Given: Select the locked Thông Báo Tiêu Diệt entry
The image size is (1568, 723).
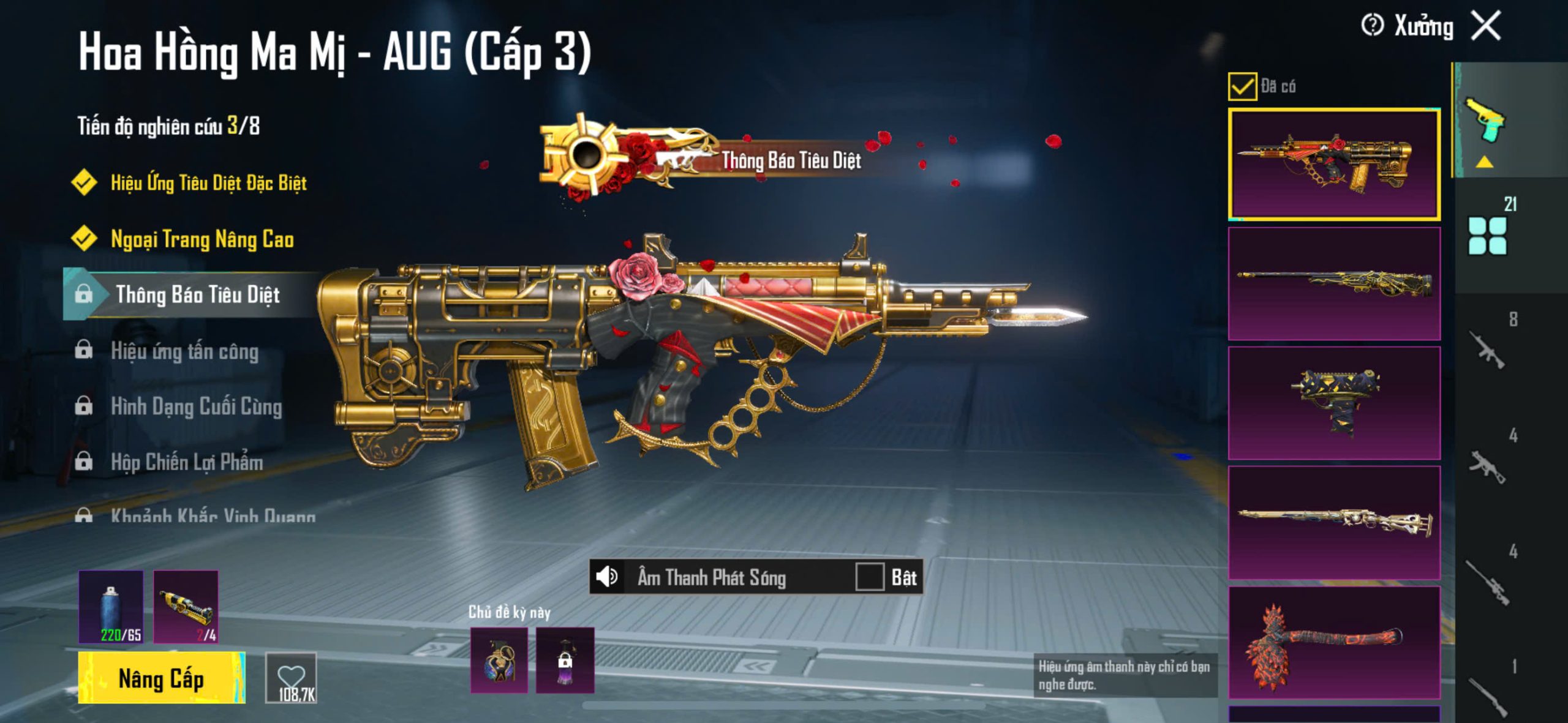Looking at the screenshot, I should [x=197, y=295].
